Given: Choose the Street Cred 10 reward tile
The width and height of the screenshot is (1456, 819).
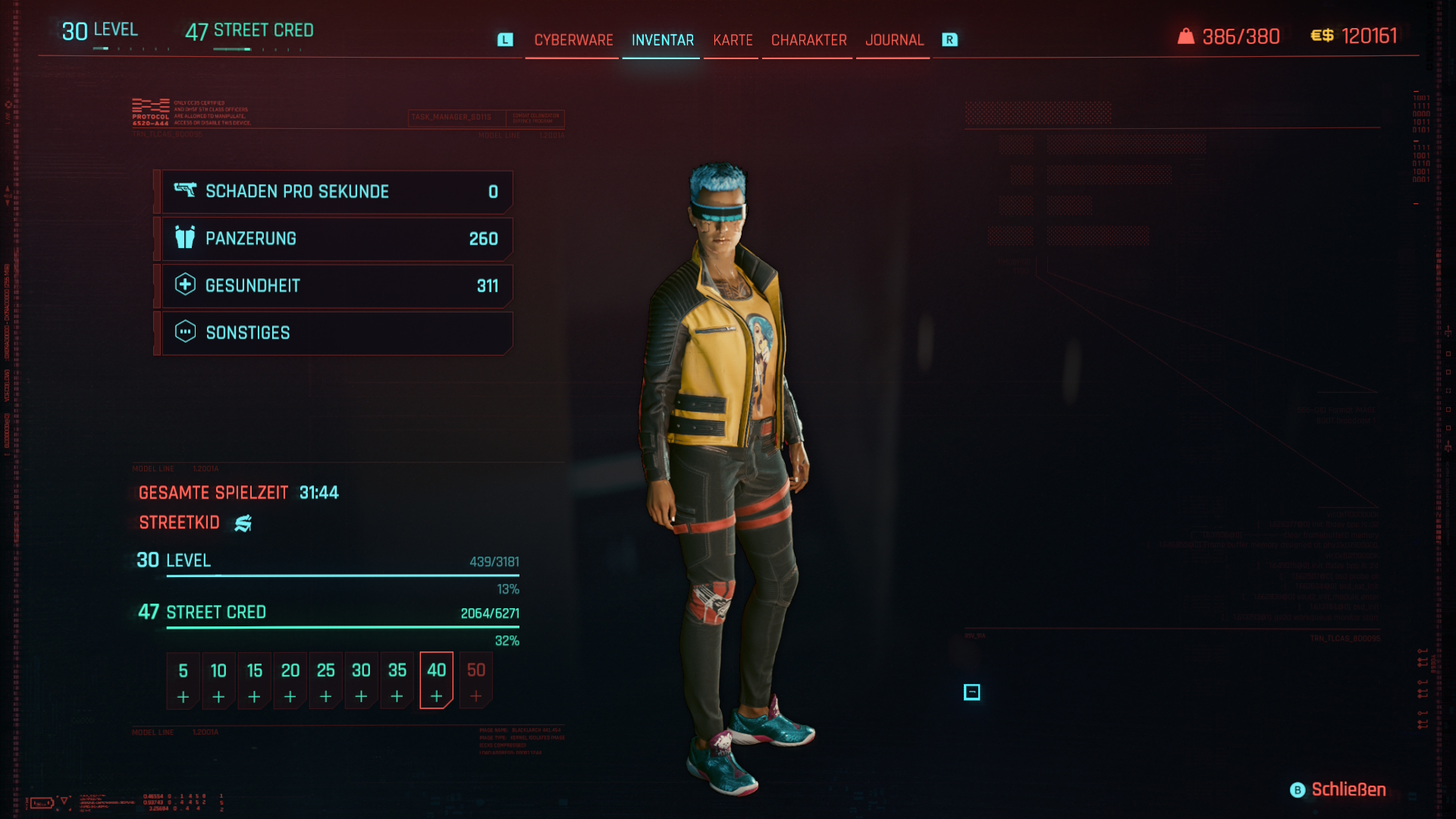Looking at the screenshot, I should [x=218, y=680].
